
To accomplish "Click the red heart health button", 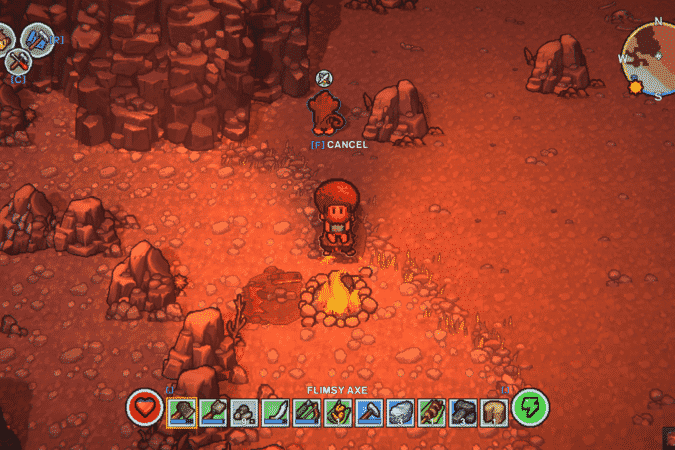I will 146,408.
